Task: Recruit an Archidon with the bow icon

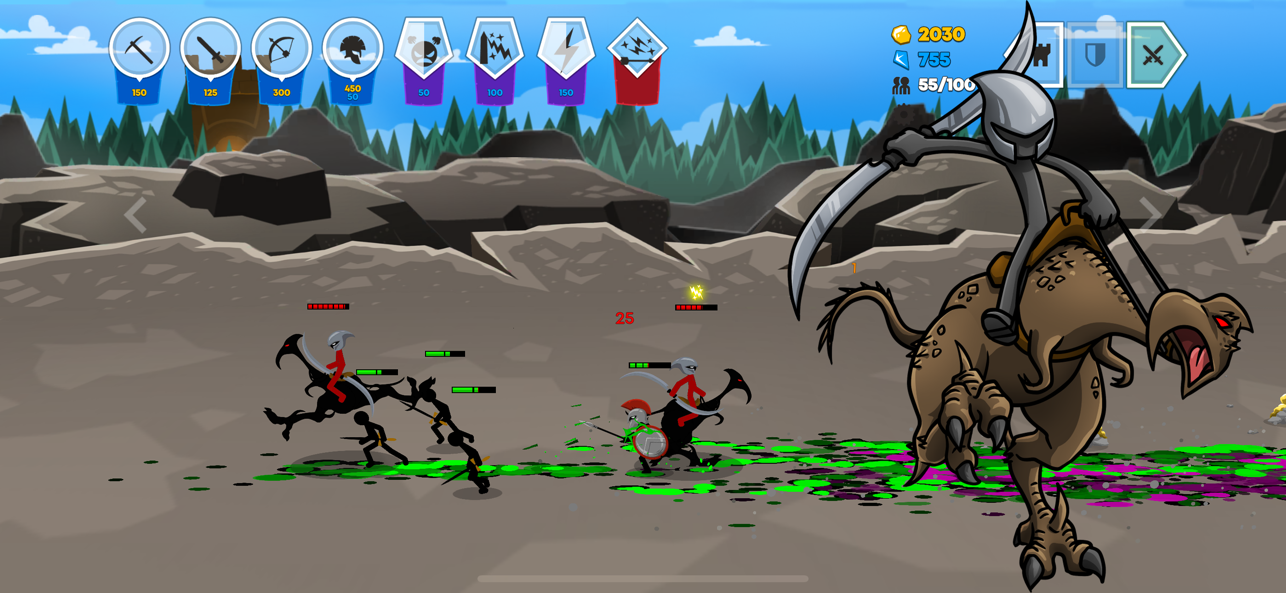Action: (x=281, y=50)
